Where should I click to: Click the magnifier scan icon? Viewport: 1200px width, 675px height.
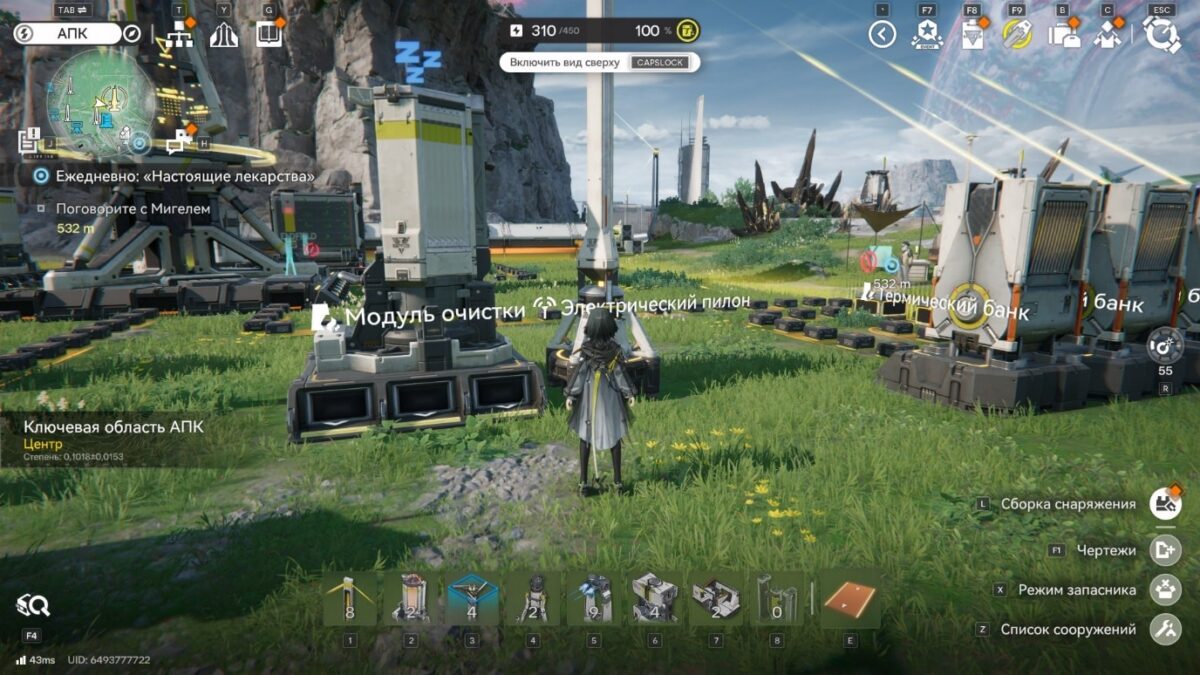(32, 604)
